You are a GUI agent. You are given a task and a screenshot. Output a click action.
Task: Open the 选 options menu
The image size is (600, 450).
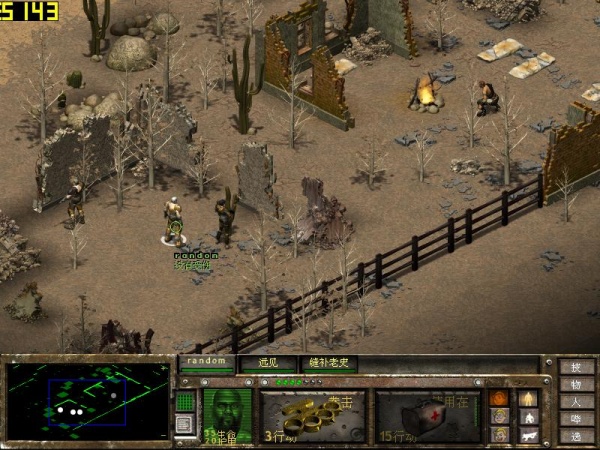click(x=576, y=435)
